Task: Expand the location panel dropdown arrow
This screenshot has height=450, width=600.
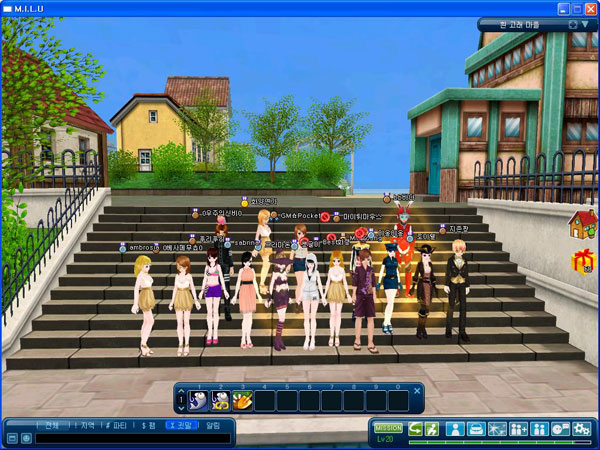Action: (584, 24)
